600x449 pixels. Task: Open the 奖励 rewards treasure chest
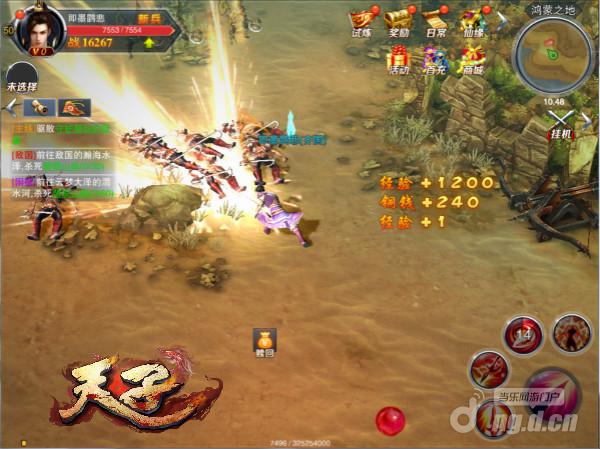click(x=398, y=21)
